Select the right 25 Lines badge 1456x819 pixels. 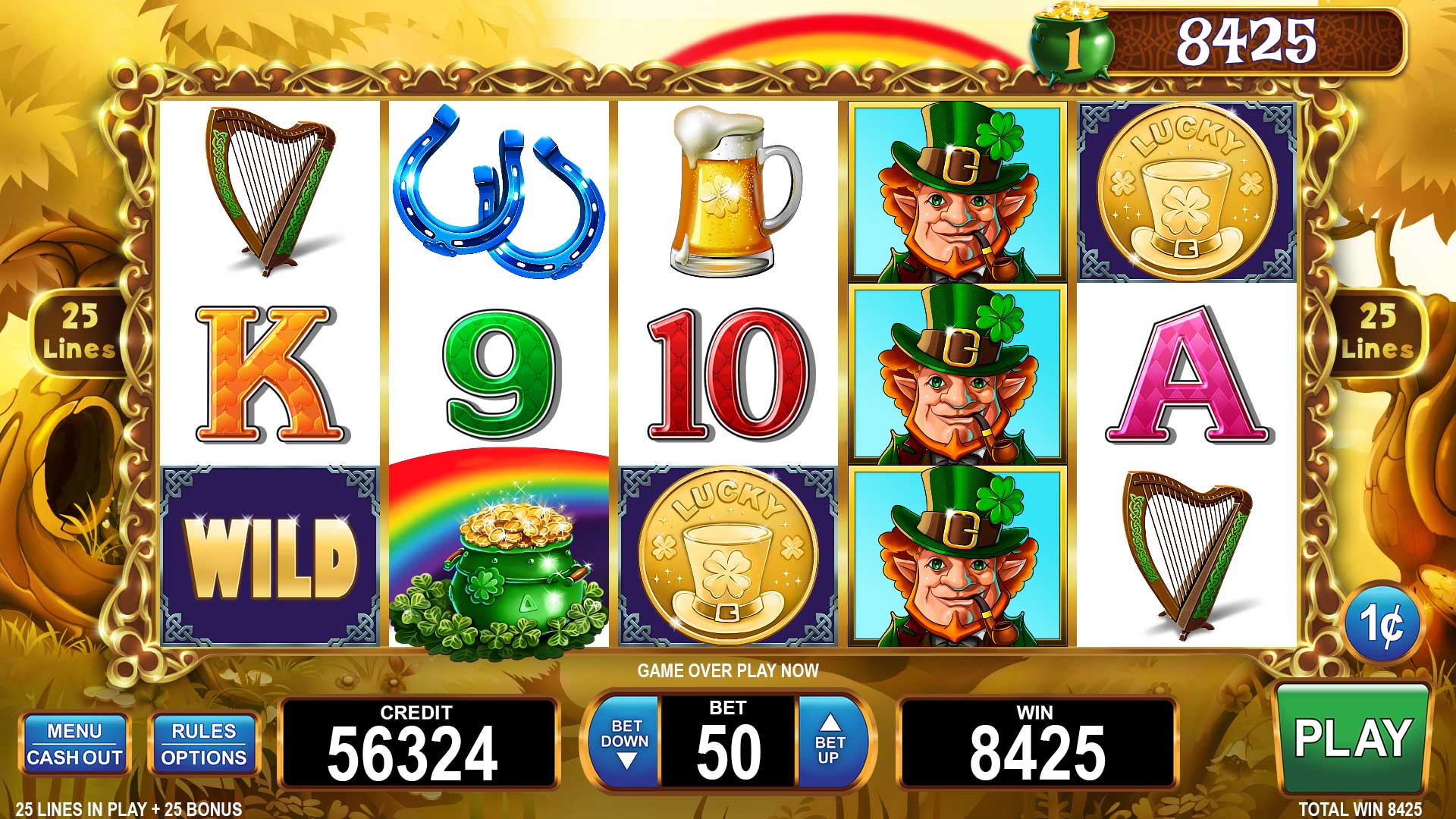1377,333
